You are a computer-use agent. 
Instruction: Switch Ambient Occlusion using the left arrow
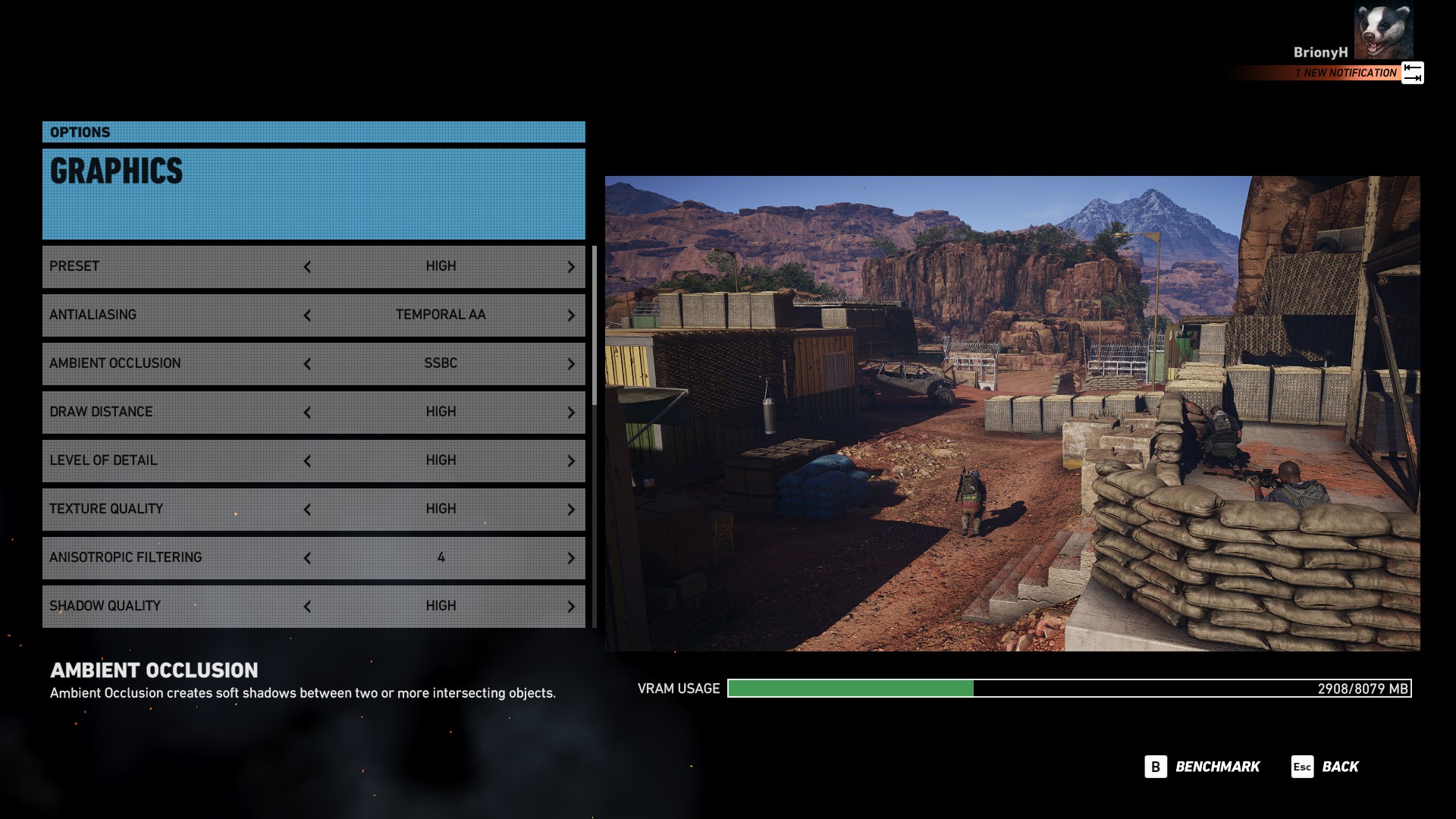(x=307, y=364)
